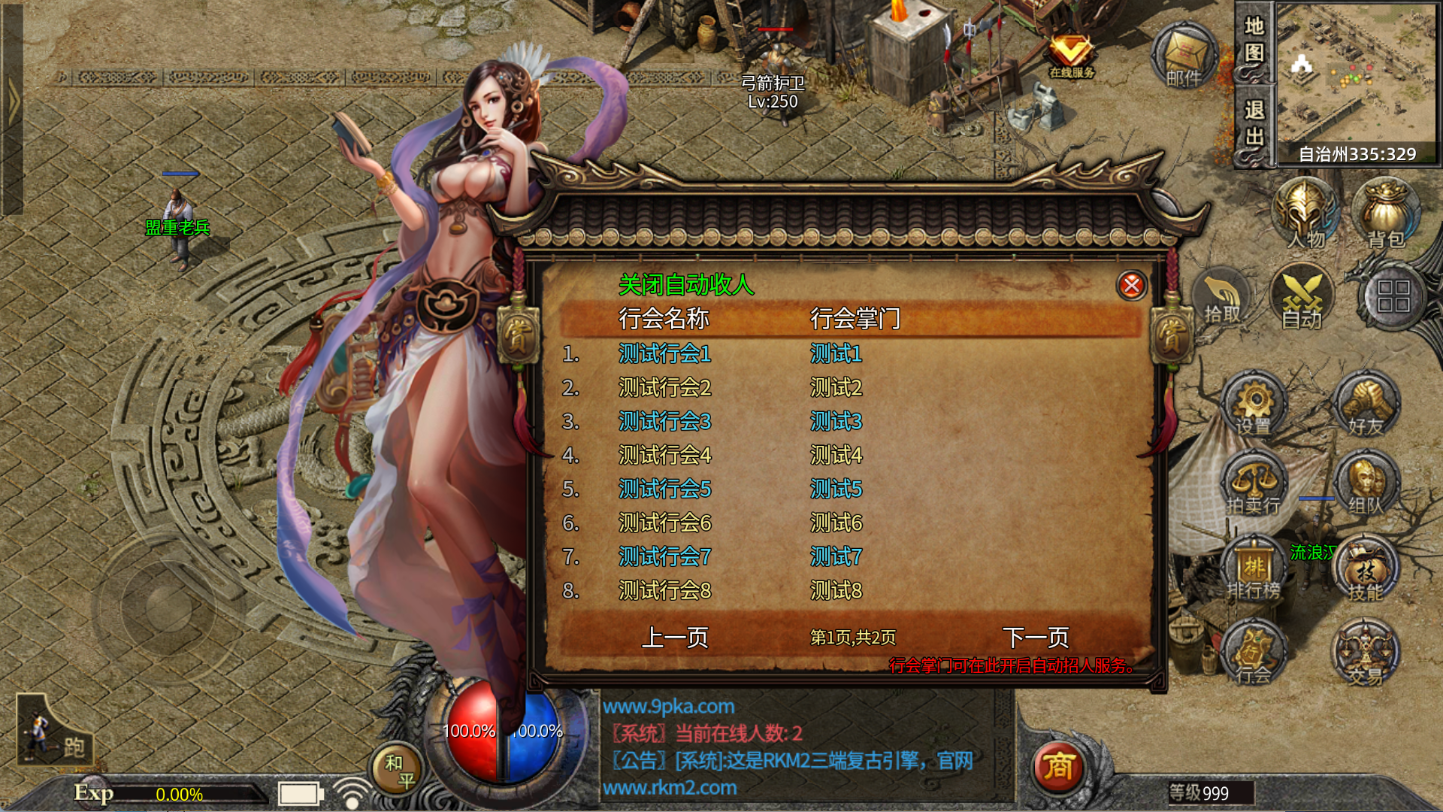Screen dimensions: 1443x812
Task: Open the 人物 character sheet
Action: point(1305,213)
